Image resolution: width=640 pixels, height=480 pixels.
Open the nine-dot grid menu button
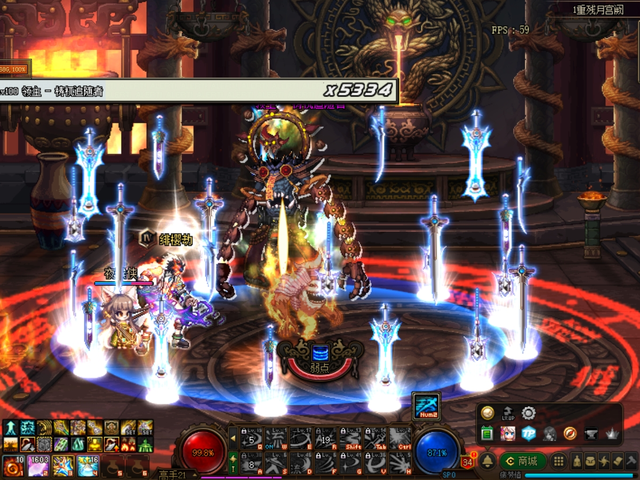tap(560, 461)
